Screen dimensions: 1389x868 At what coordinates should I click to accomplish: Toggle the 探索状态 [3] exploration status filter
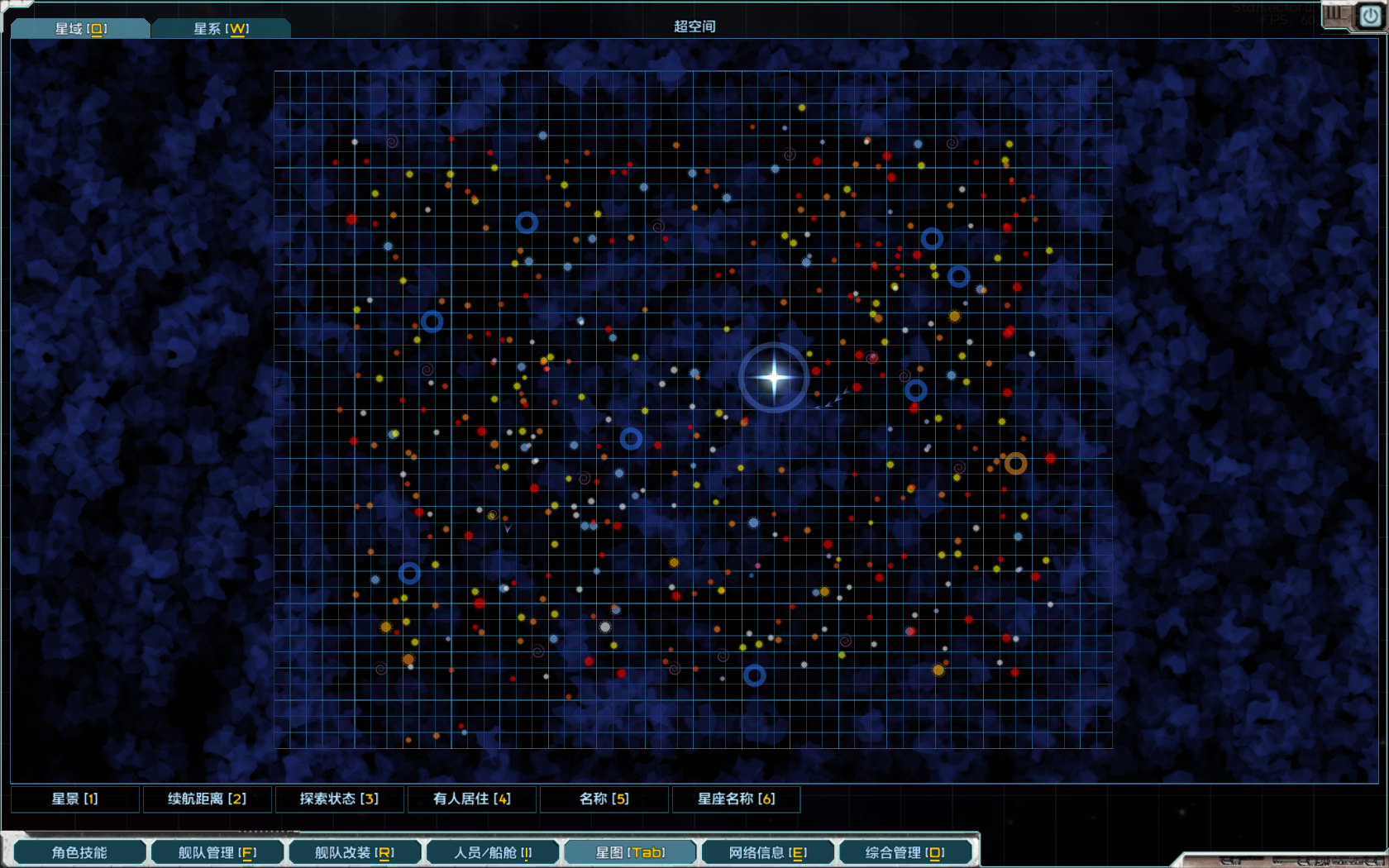tap(340, 799)
